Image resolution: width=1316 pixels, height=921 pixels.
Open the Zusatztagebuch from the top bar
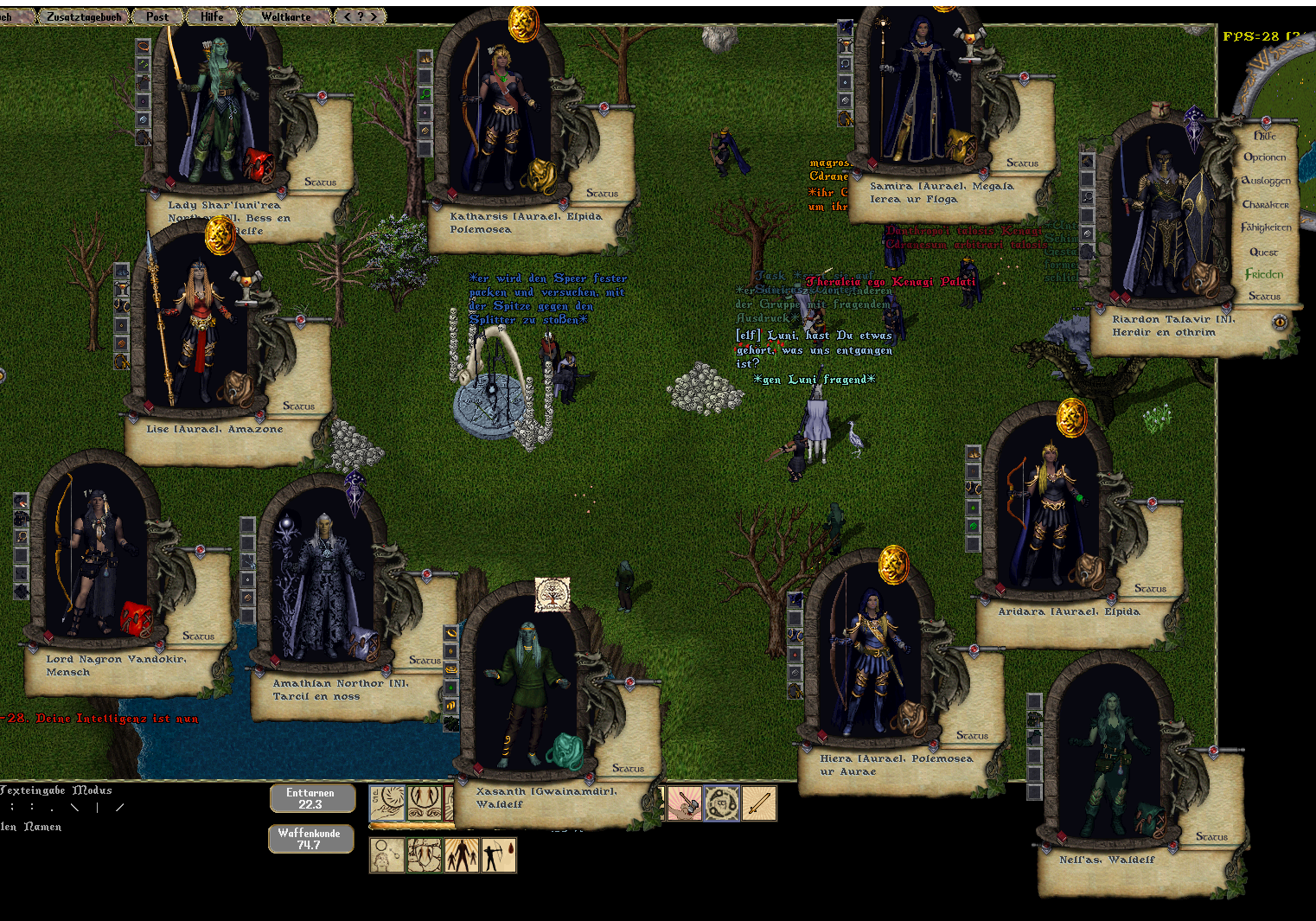tap(84, 16)
